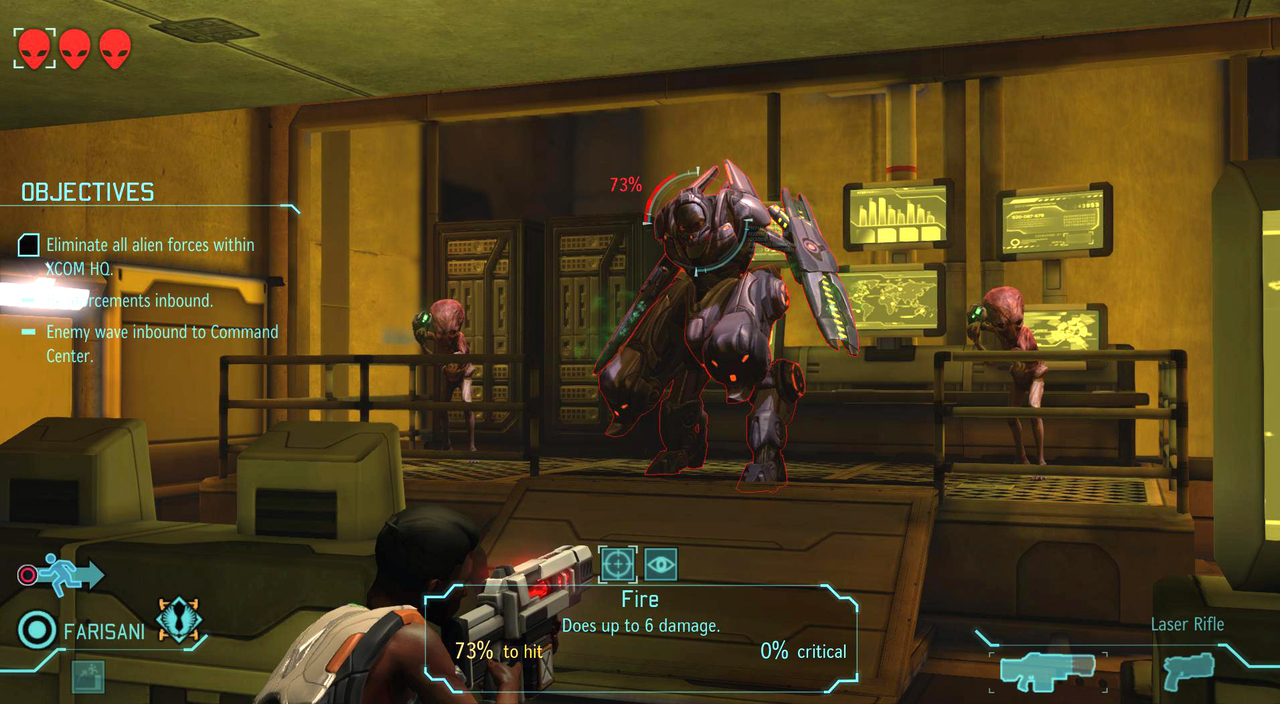Select the Laser Rifle weapon icon

[1048, 671]
